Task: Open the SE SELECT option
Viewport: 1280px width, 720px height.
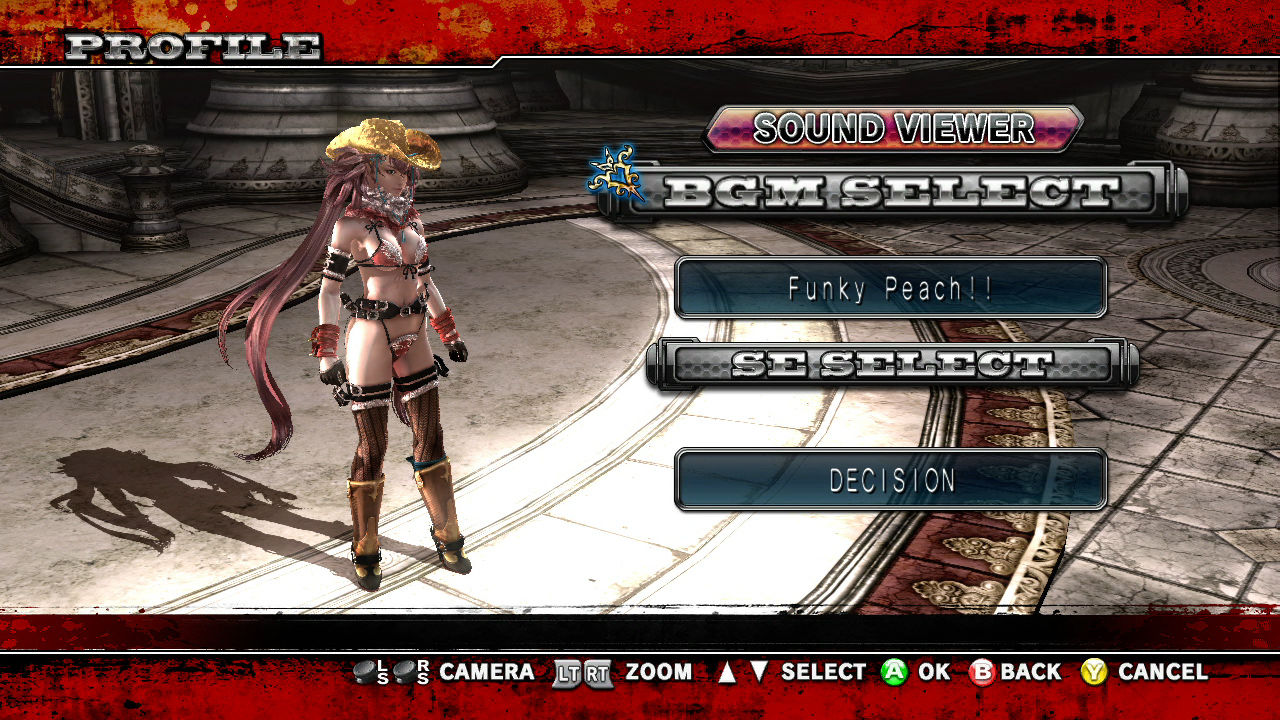Action: (890, 364)
